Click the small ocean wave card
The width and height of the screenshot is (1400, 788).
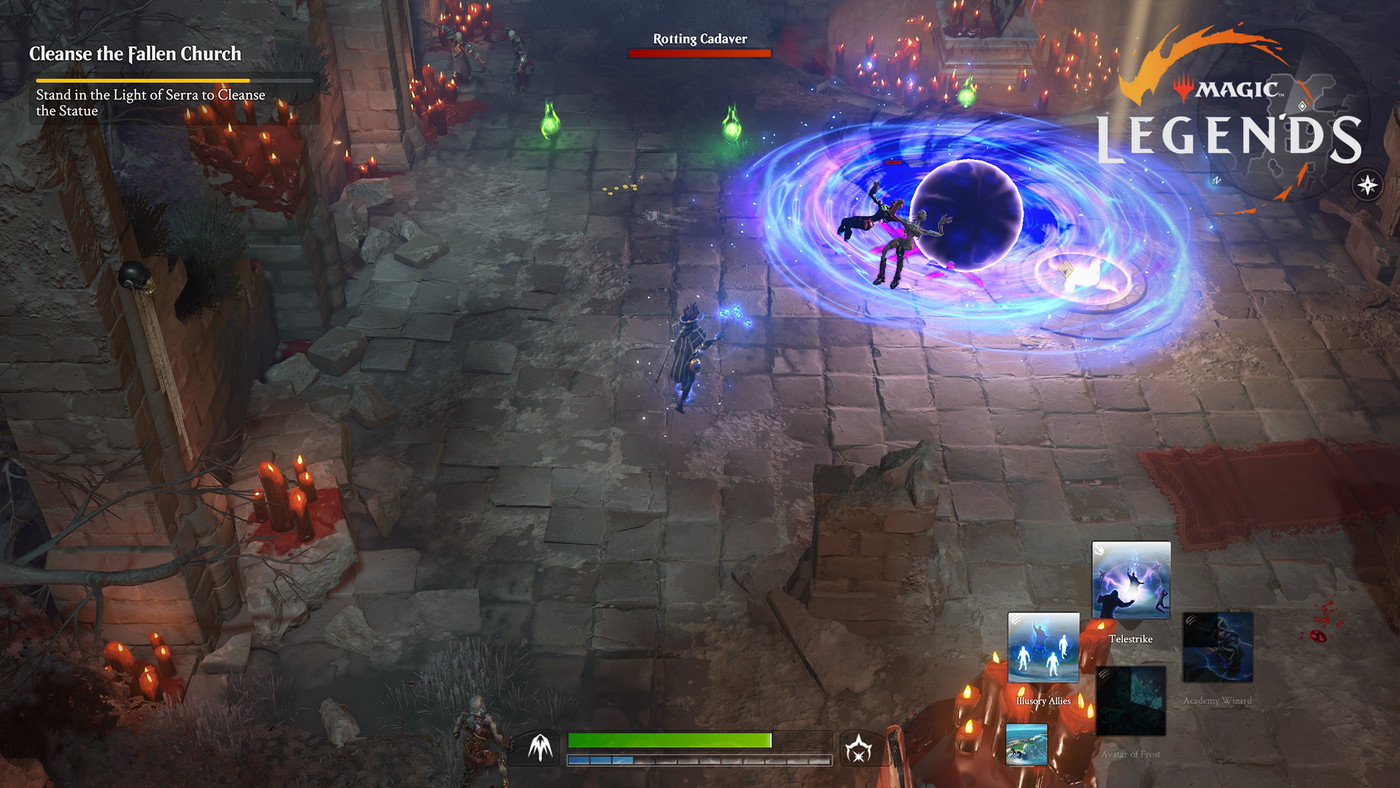[x=1026, y=744]
